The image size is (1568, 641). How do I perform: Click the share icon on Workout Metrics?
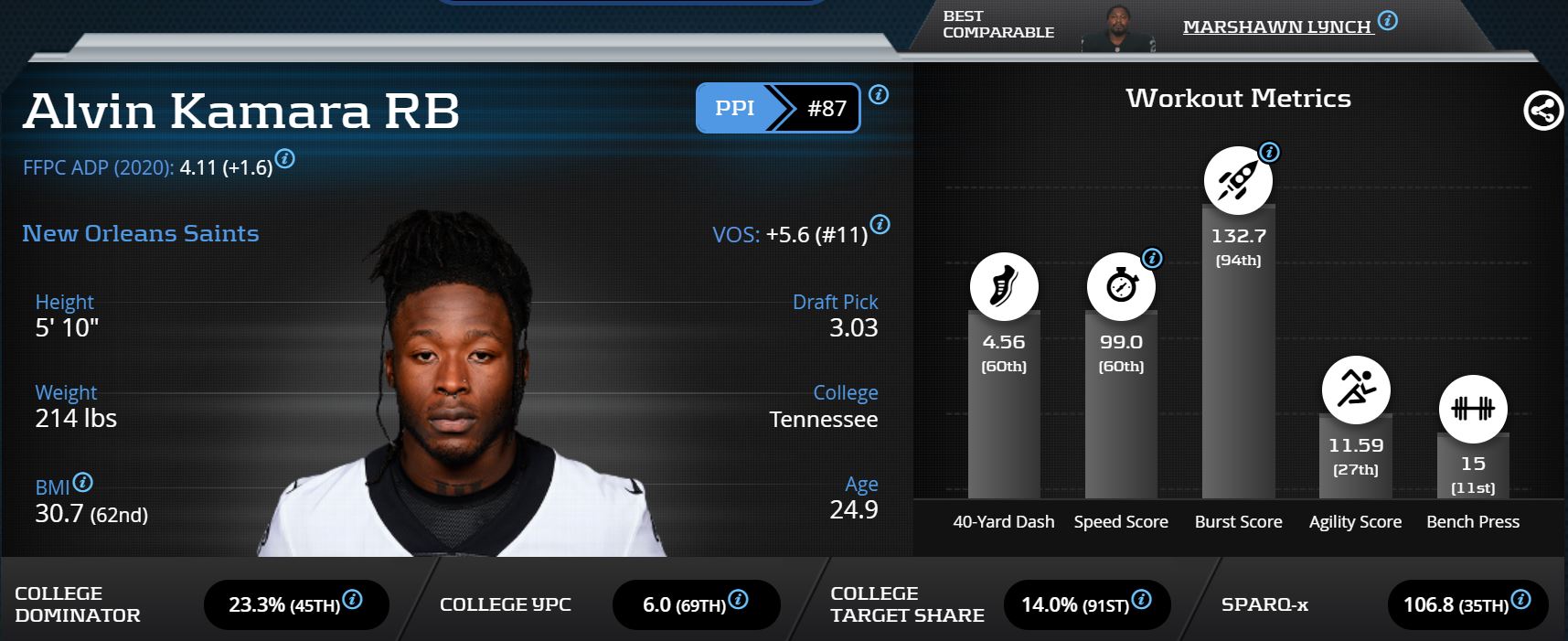pyautogui.click(x=1542, y=112)
